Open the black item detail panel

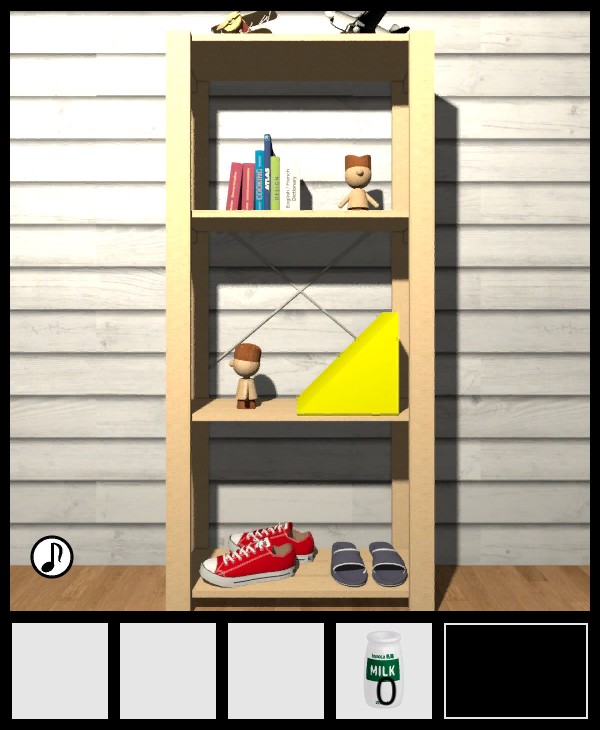pos(516,670)
